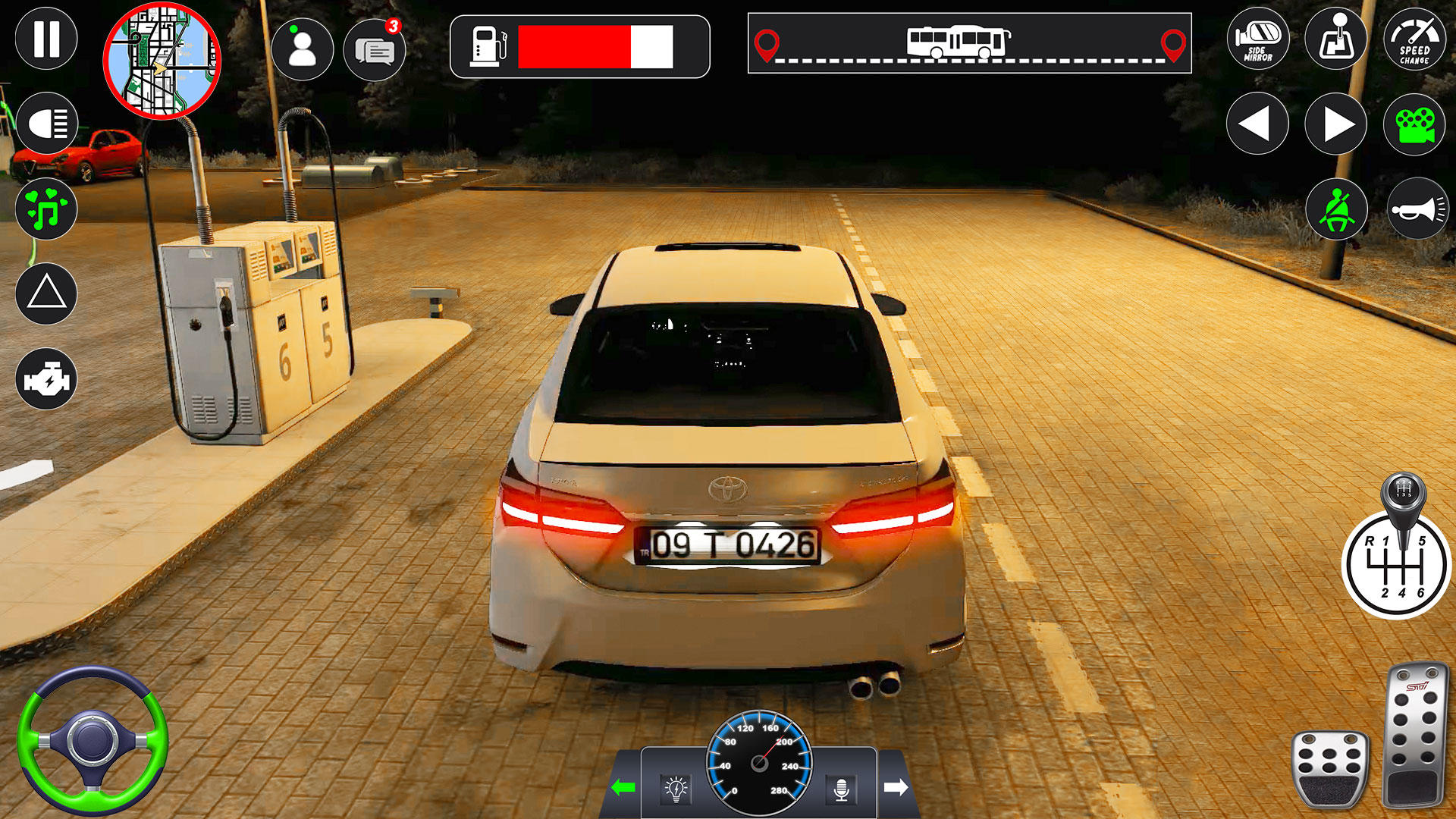Enable the hazard warning lights
The width and height of the screenshot is (1456, 819).
(x=47, y=292)
